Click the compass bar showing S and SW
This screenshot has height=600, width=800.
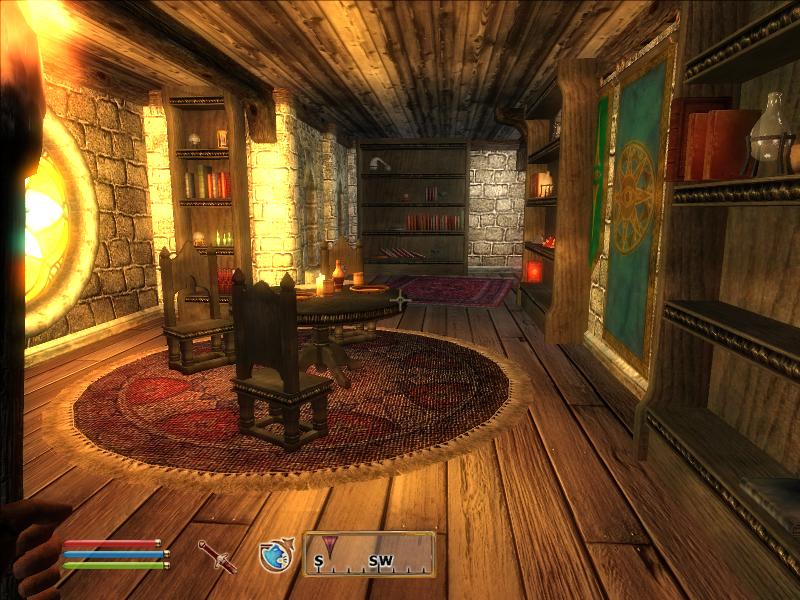pos(369,554)
